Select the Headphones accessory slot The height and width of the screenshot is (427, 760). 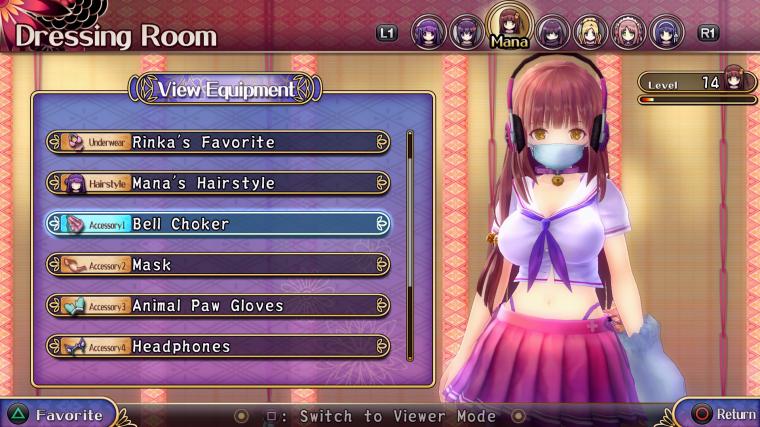point(218,347)
